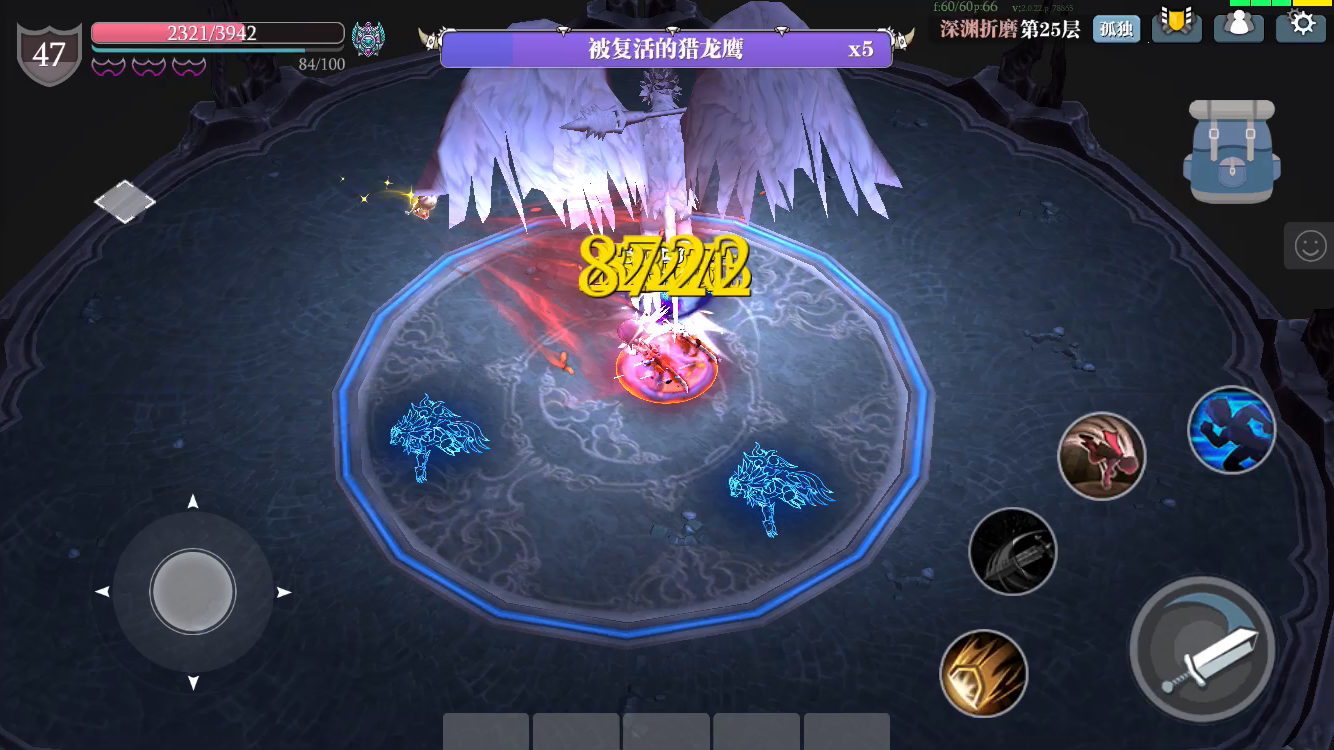Open the social friends panel
This screenshot has width=1334, height=750.
pyautogui.click(x=1239, y=27)
